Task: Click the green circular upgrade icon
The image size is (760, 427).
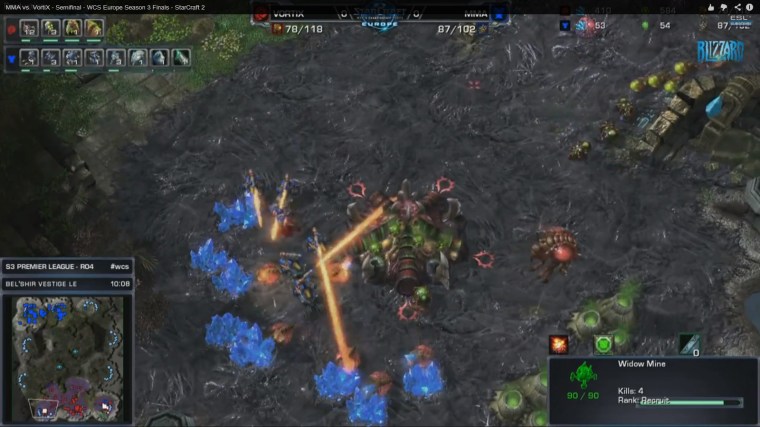Action: click(604, 344)
